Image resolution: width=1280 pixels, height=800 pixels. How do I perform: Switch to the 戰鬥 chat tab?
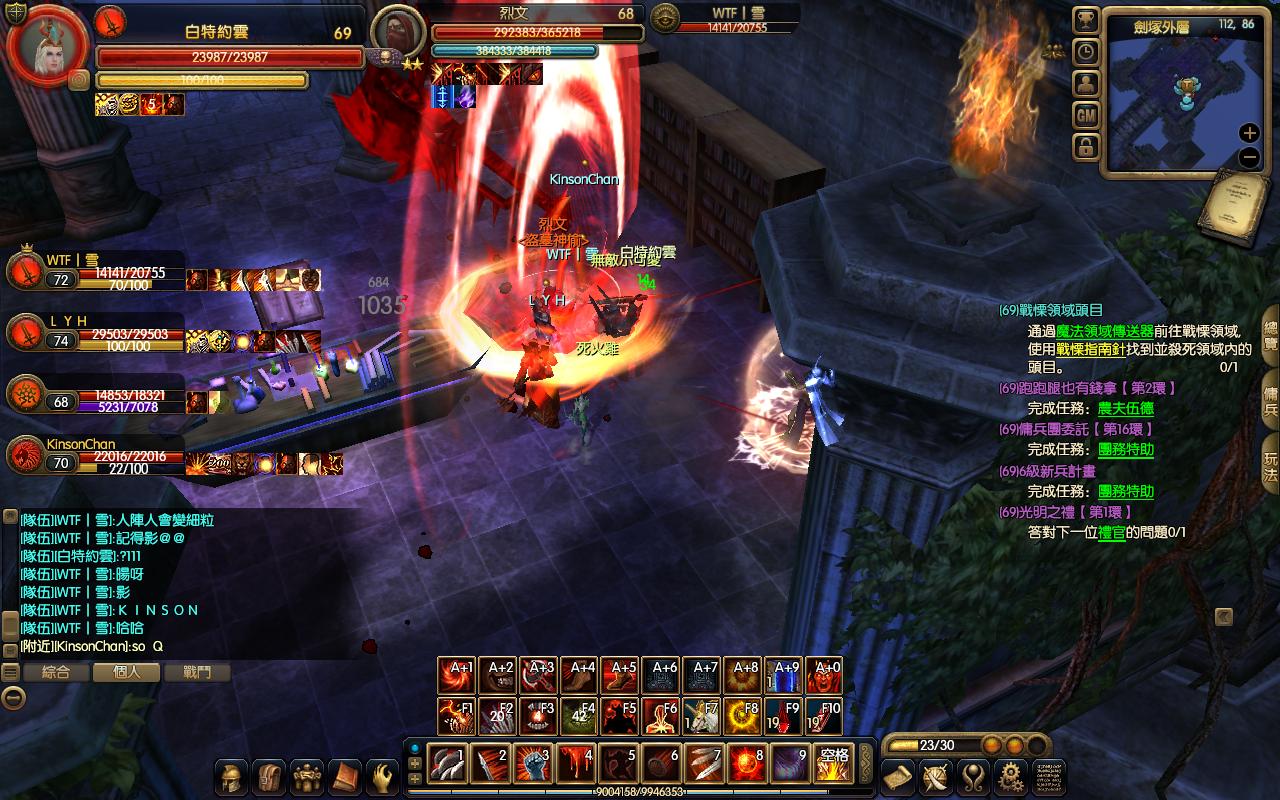pyautogui.click(x=197, y=673)
